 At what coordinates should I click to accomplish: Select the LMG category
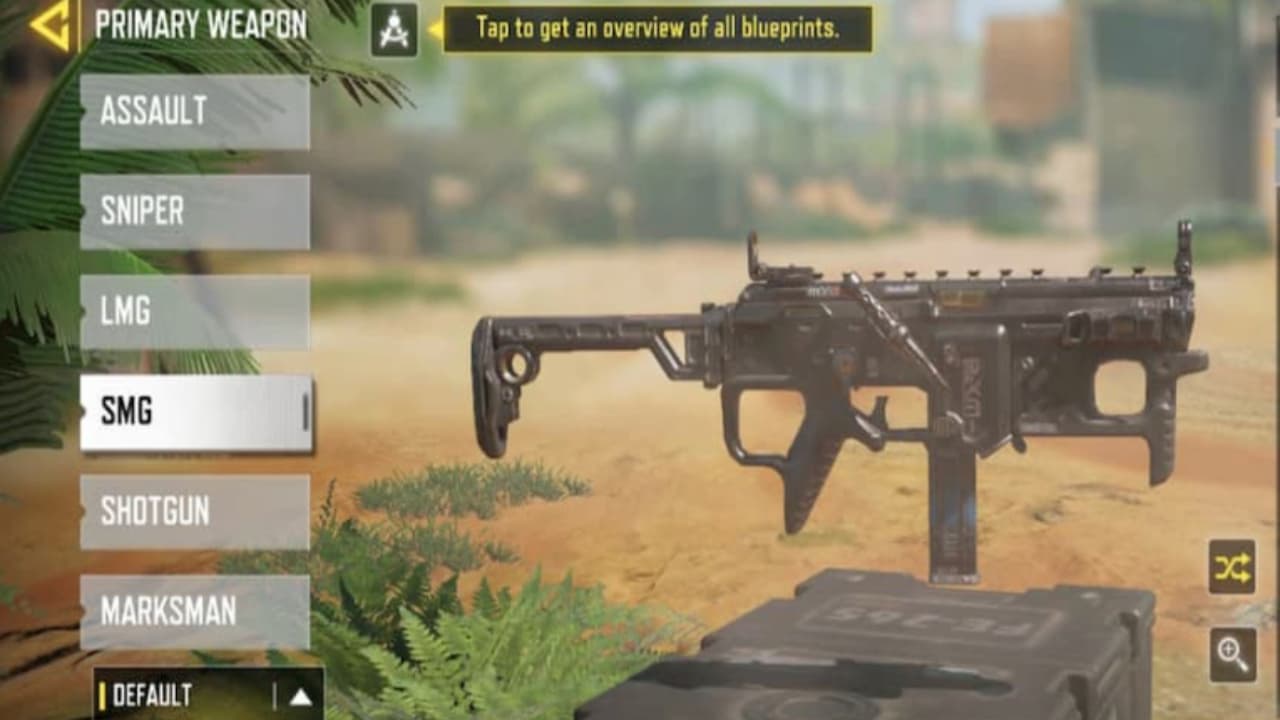[193, 312]
